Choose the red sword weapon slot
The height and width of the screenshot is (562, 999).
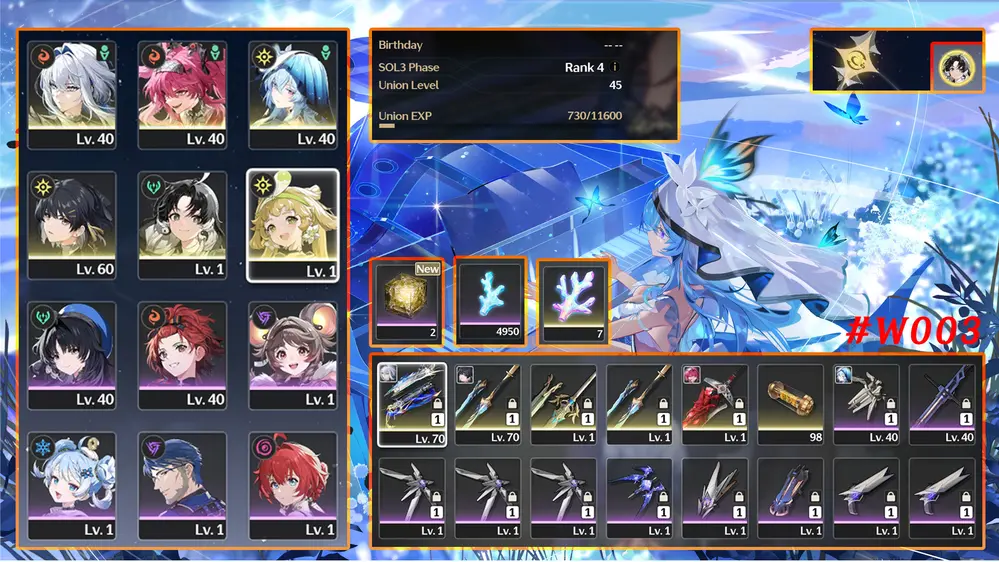(x=716, y=404)
